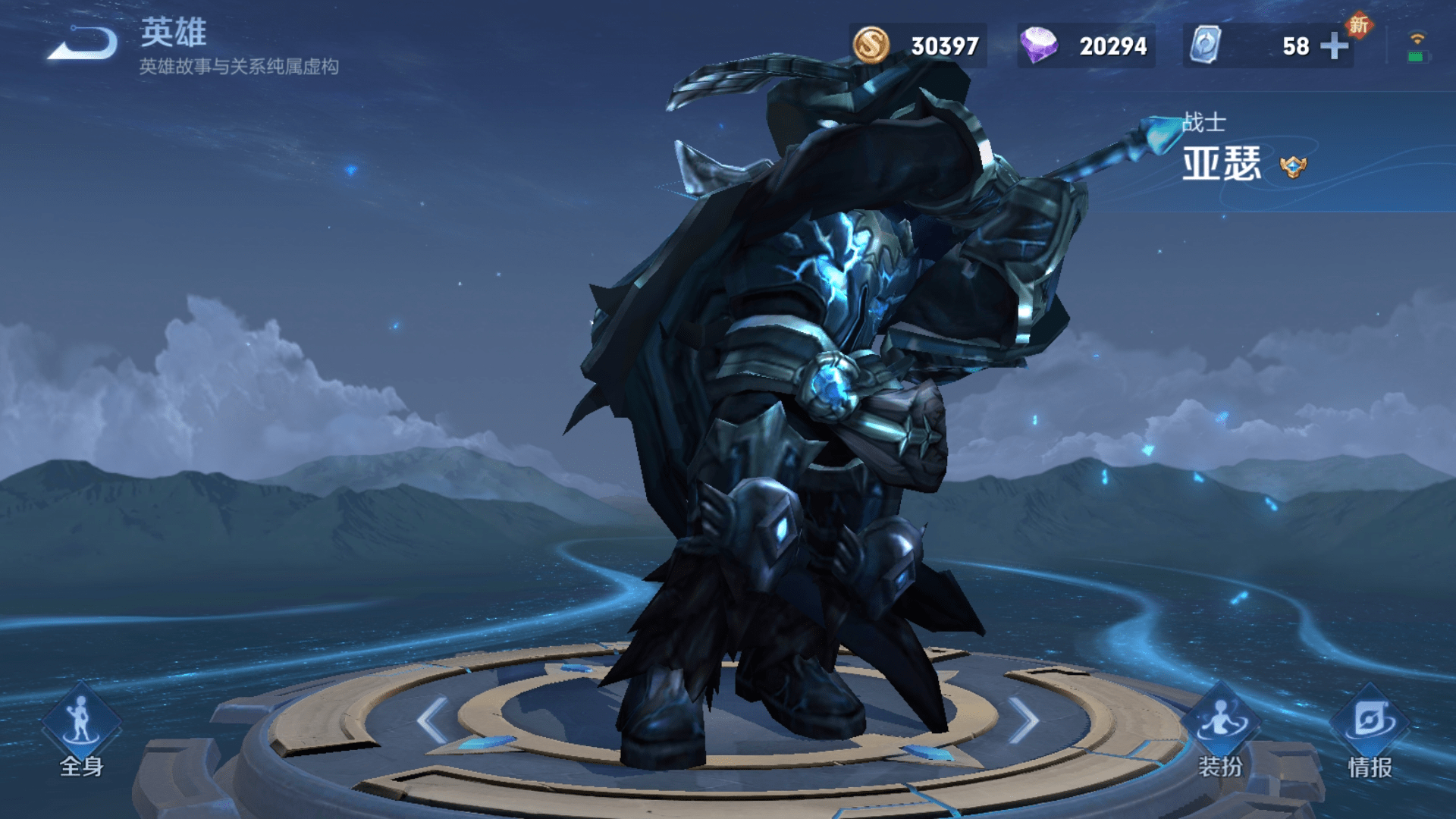This screenshot has width=1456, height=819.
Task: Tap the gold coin currency icon
Action: coord(871,45)
